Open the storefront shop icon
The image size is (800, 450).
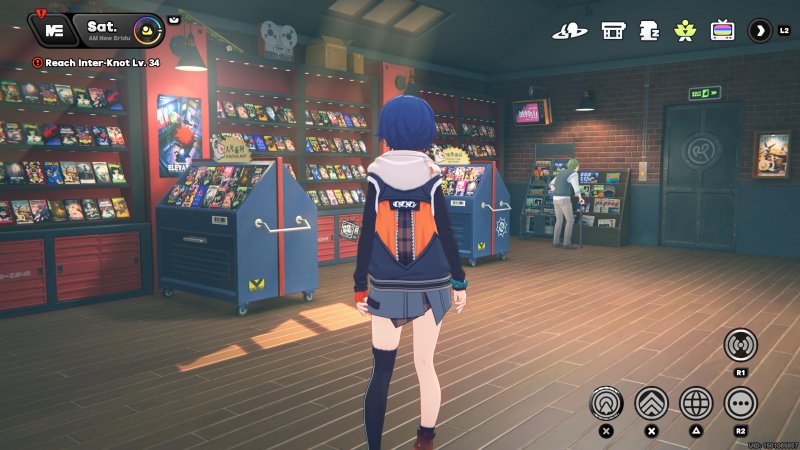tap(613, 30)
